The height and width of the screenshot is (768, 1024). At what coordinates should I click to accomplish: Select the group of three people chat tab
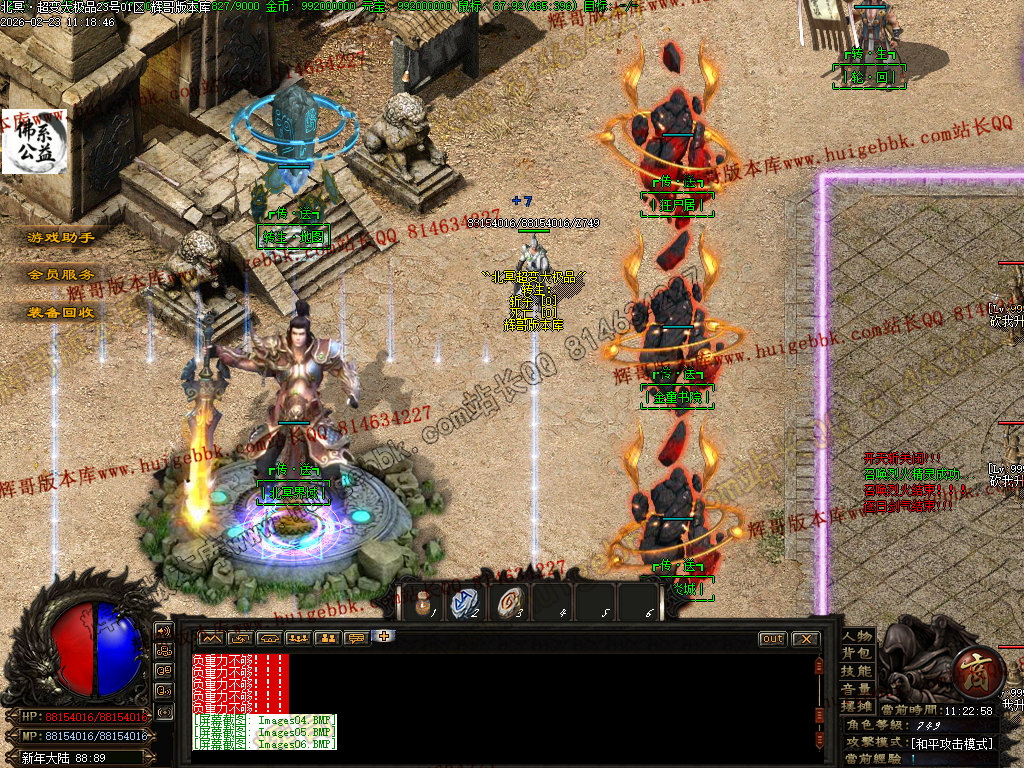298,638
